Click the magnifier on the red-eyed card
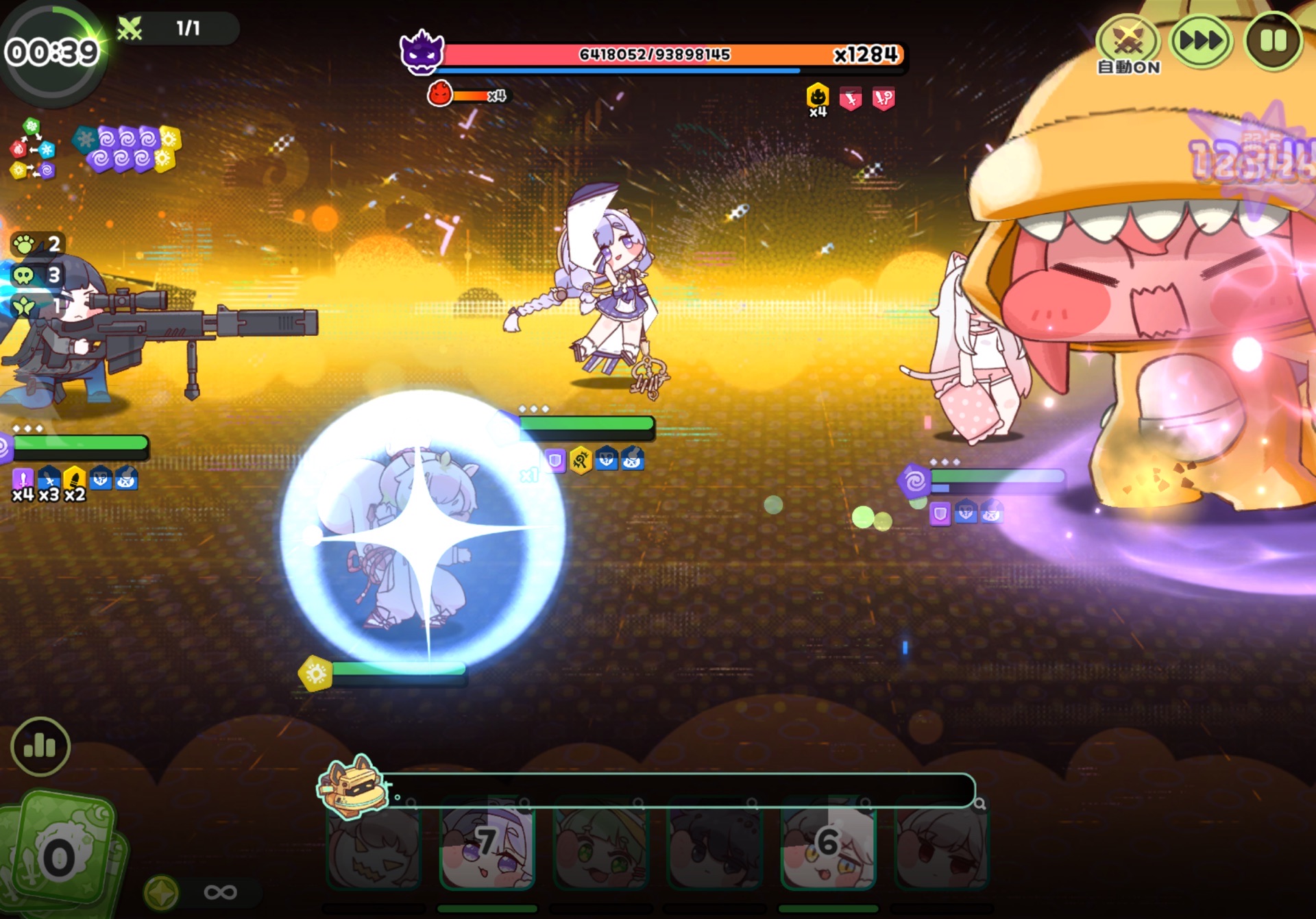1316x919 pixels. click(x=980, y=804)
